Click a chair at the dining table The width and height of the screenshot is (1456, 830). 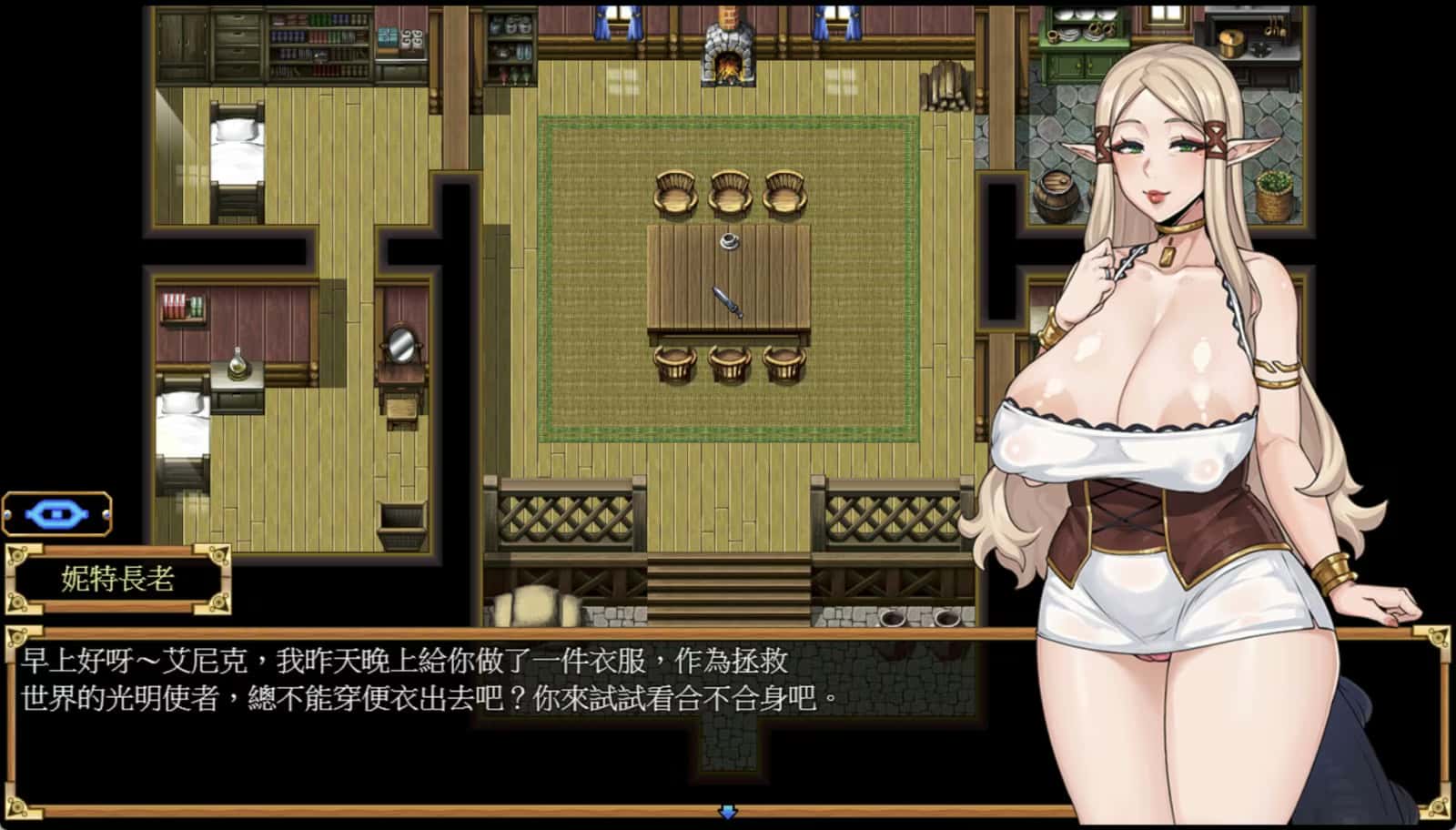(x=675, y=191)
